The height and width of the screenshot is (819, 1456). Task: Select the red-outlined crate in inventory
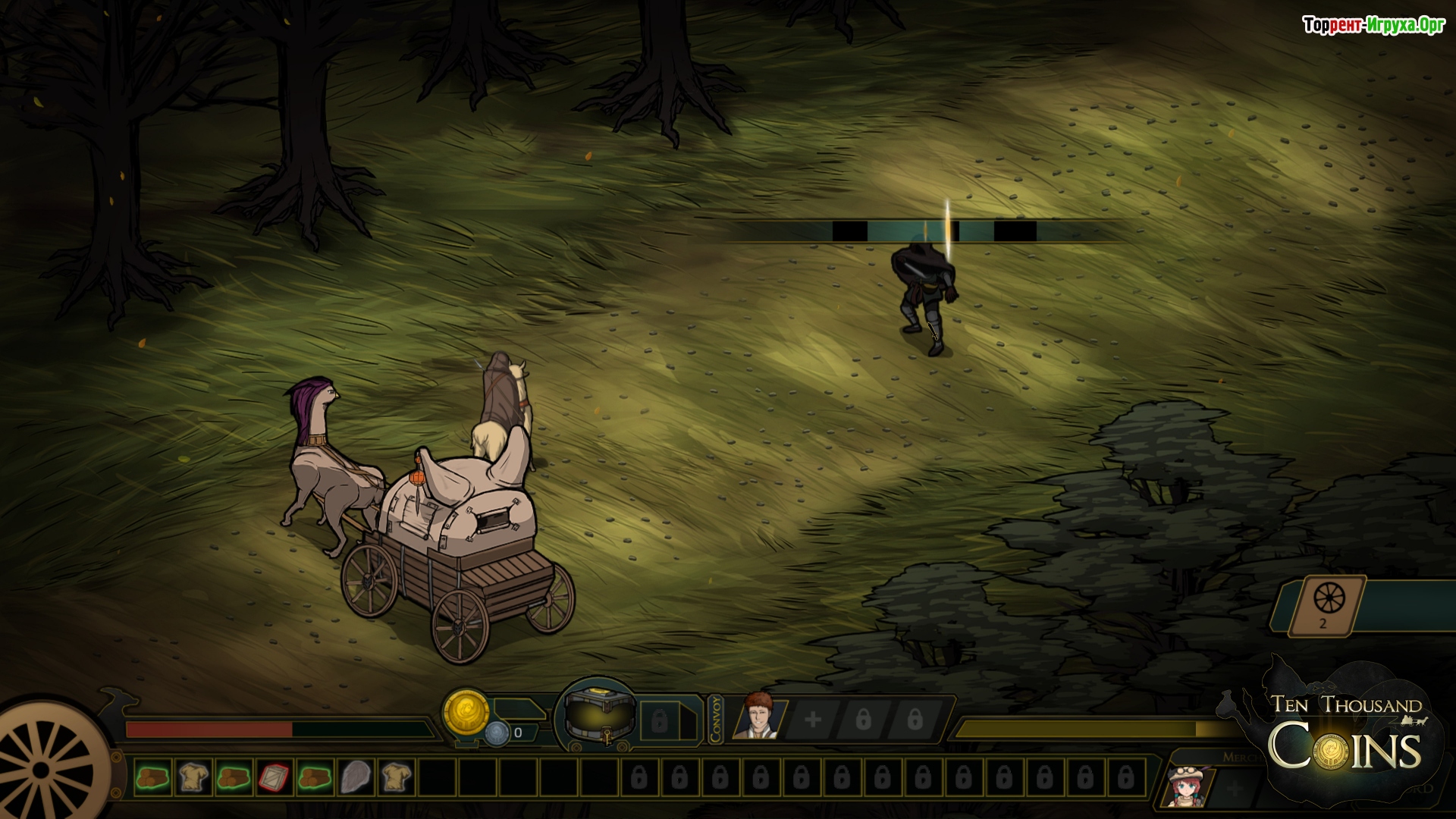[x=274, y=777]
